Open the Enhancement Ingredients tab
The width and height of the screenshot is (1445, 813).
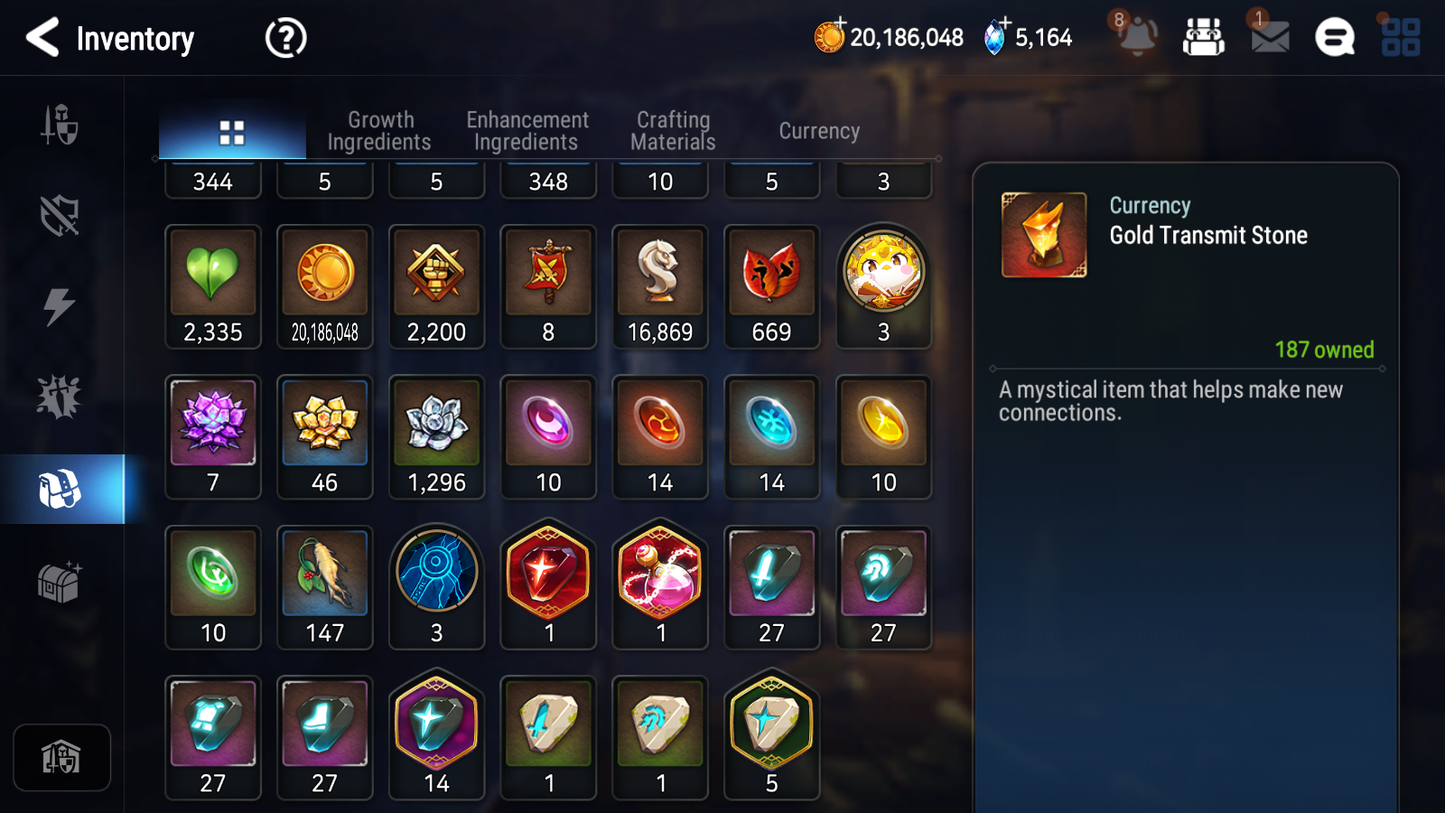click(527, 131)
